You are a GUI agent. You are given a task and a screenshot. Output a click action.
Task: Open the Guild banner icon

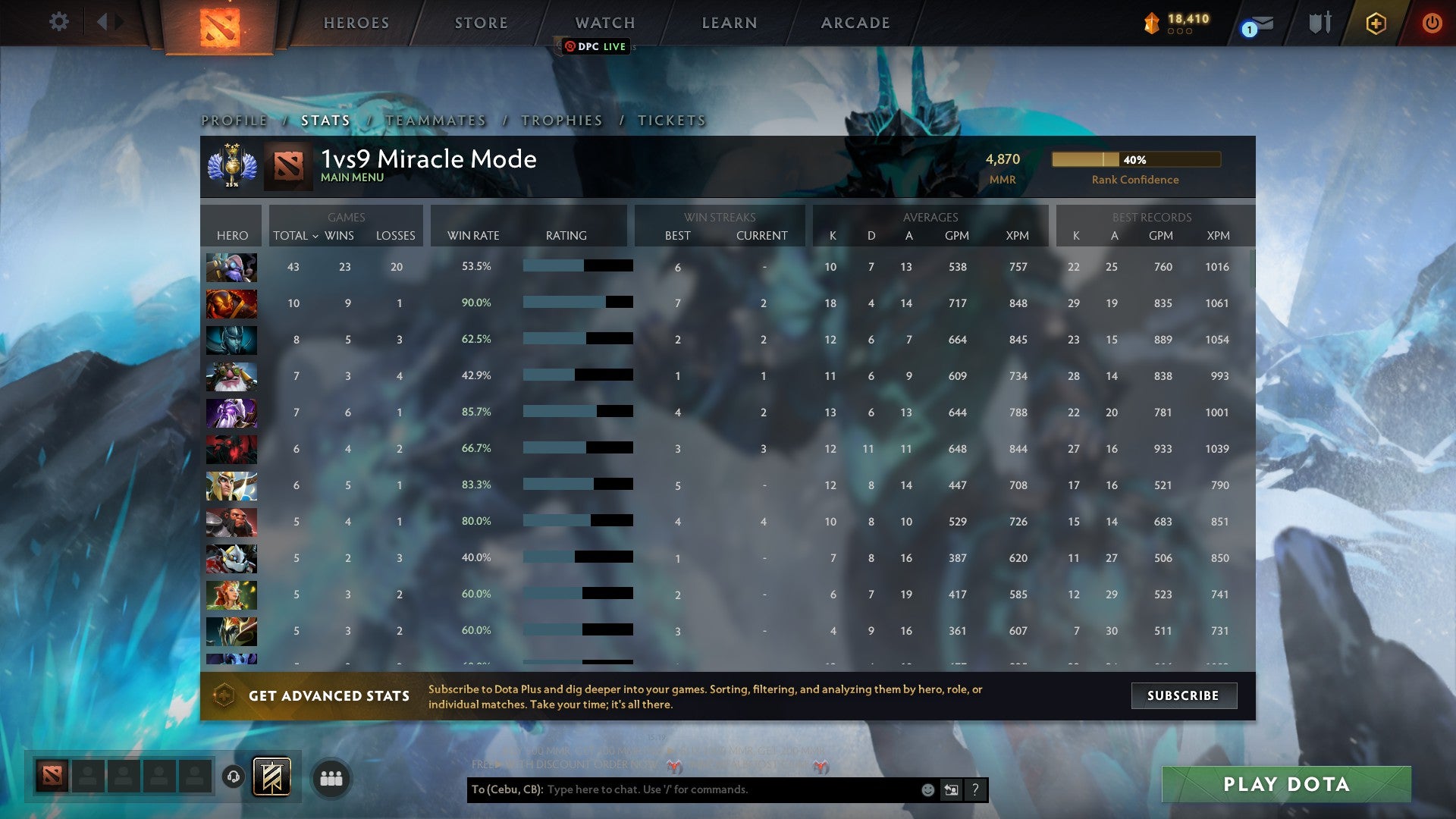pos(275,777)
